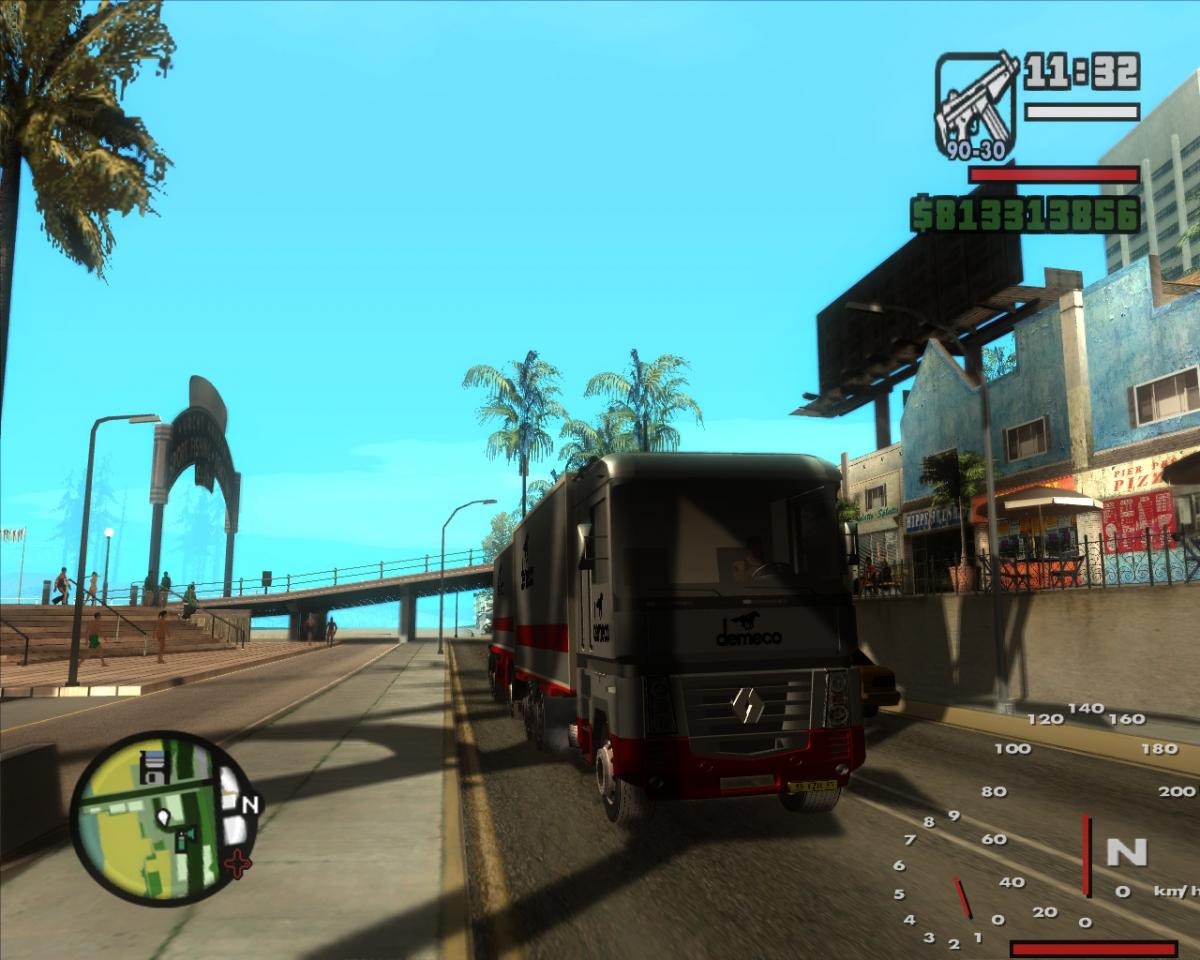The image size is (1200, 960).
Task: Click the north N marker on radar
Action: point(250,803)
